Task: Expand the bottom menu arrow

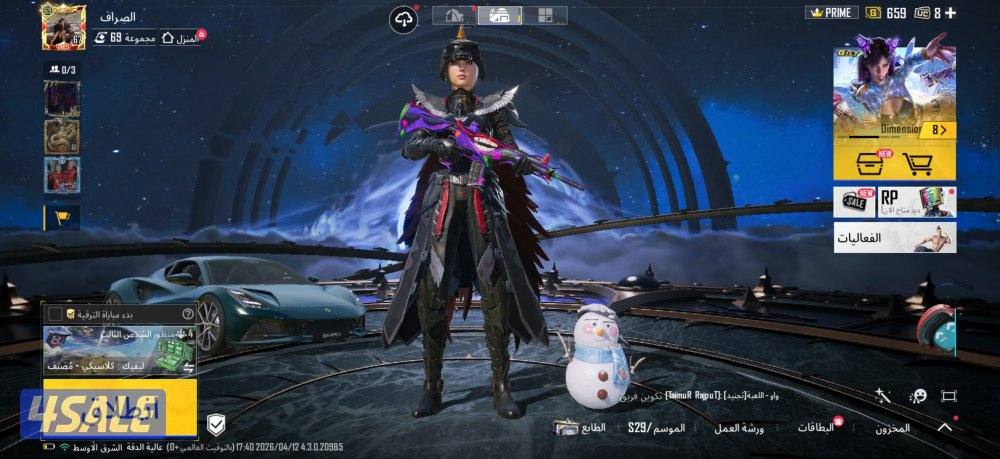Action: [x=943, y=427]
